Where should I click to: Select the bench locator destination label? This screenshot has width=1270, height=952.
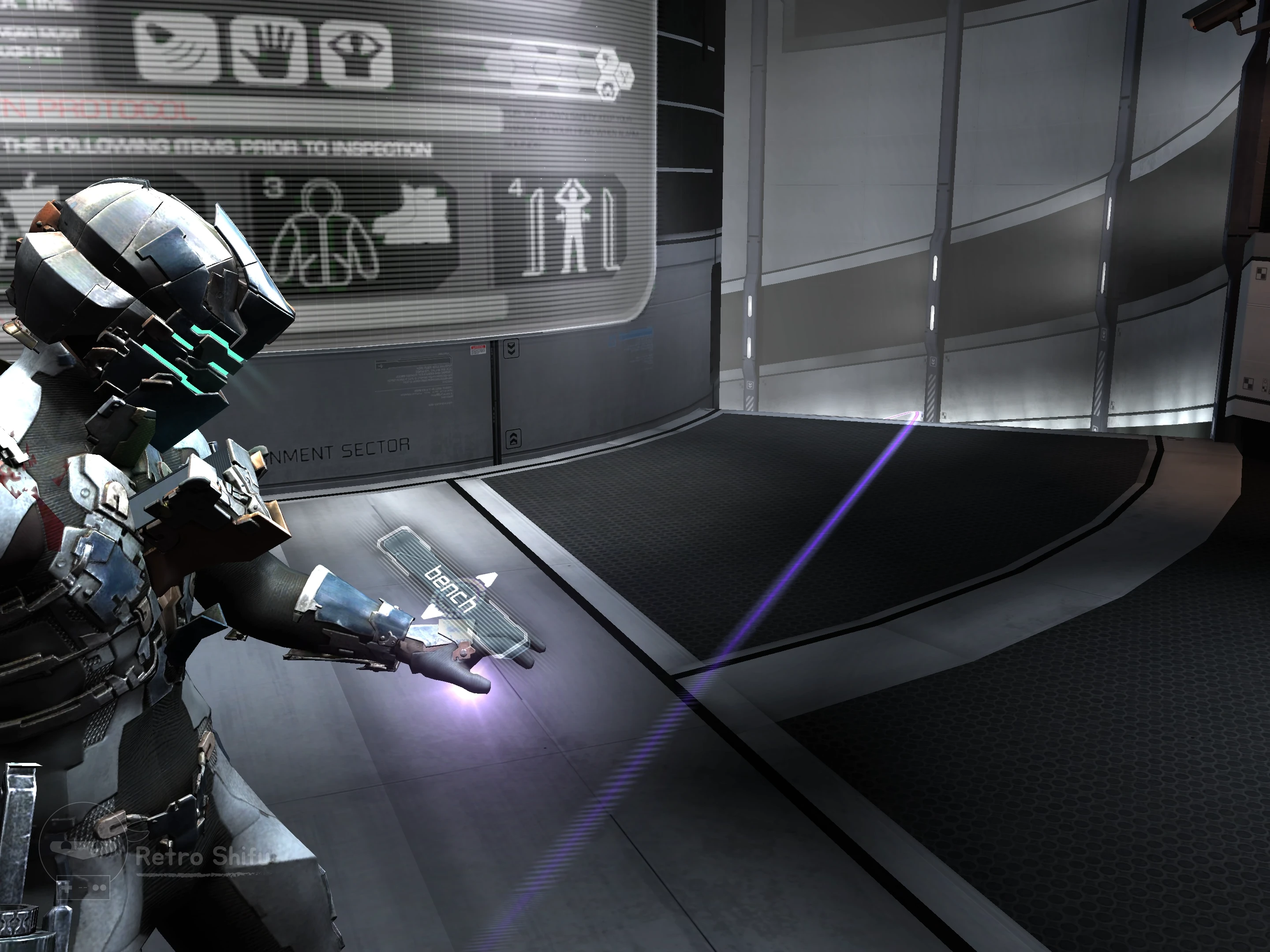[x=451, y=590]
